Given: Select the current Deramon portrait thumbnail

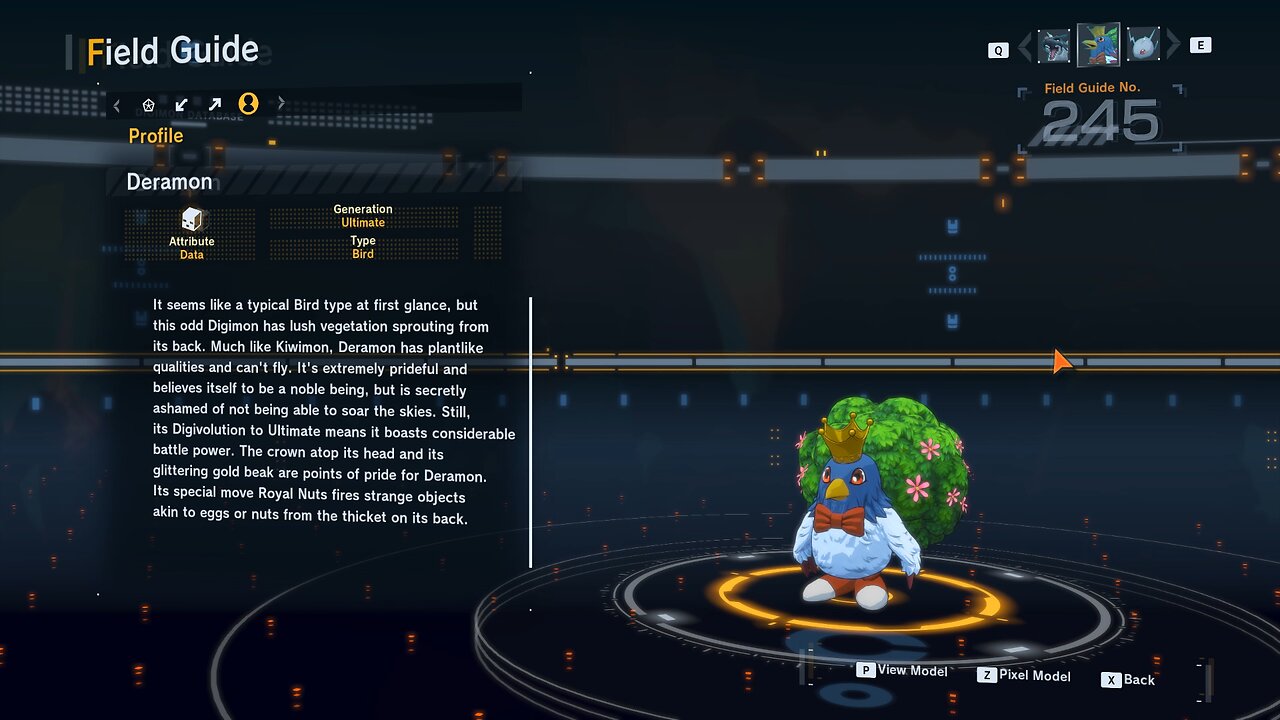Looking at the screenshot, I should tap(1098, 45).
